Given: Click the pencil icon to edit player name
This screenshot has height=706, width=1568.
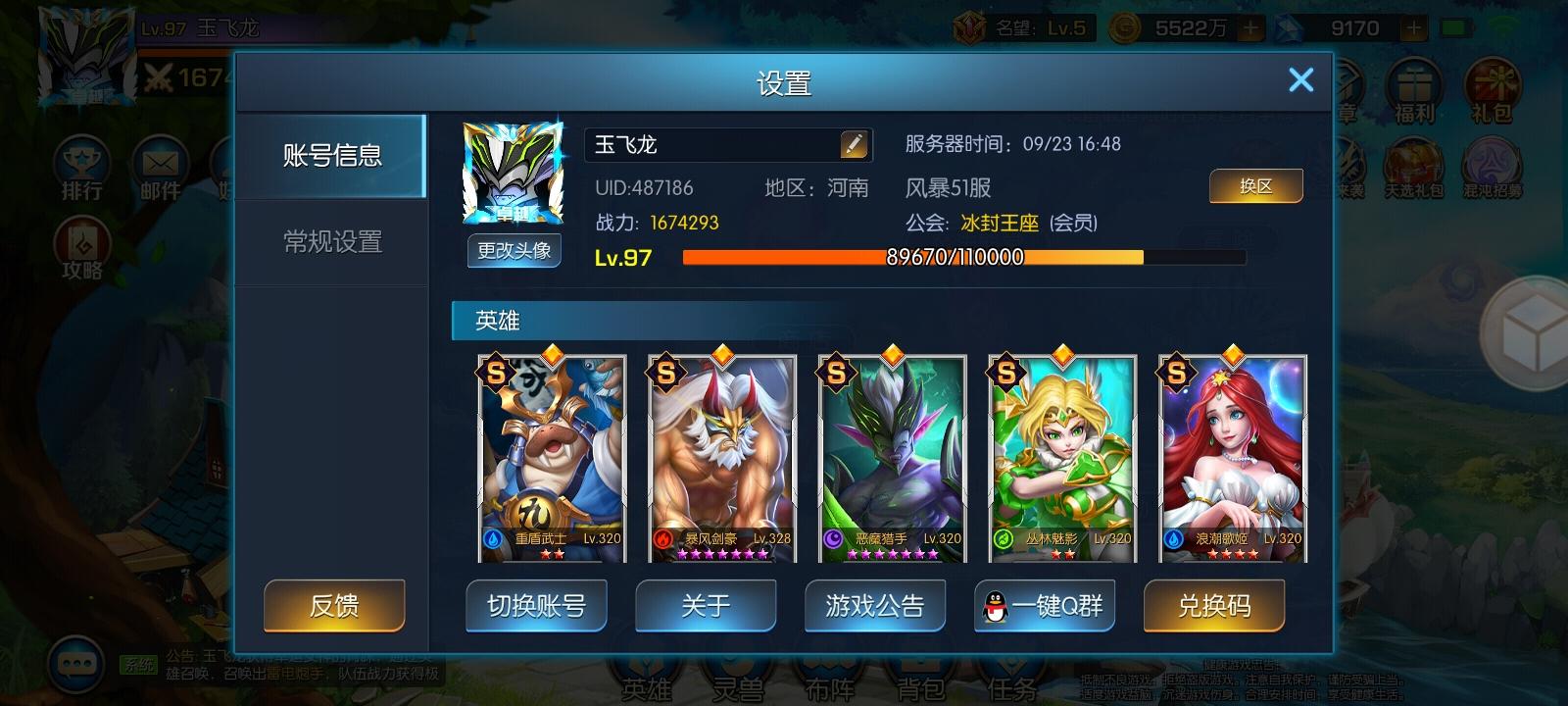Looking at the screenshot, I should tap(856, 143).
